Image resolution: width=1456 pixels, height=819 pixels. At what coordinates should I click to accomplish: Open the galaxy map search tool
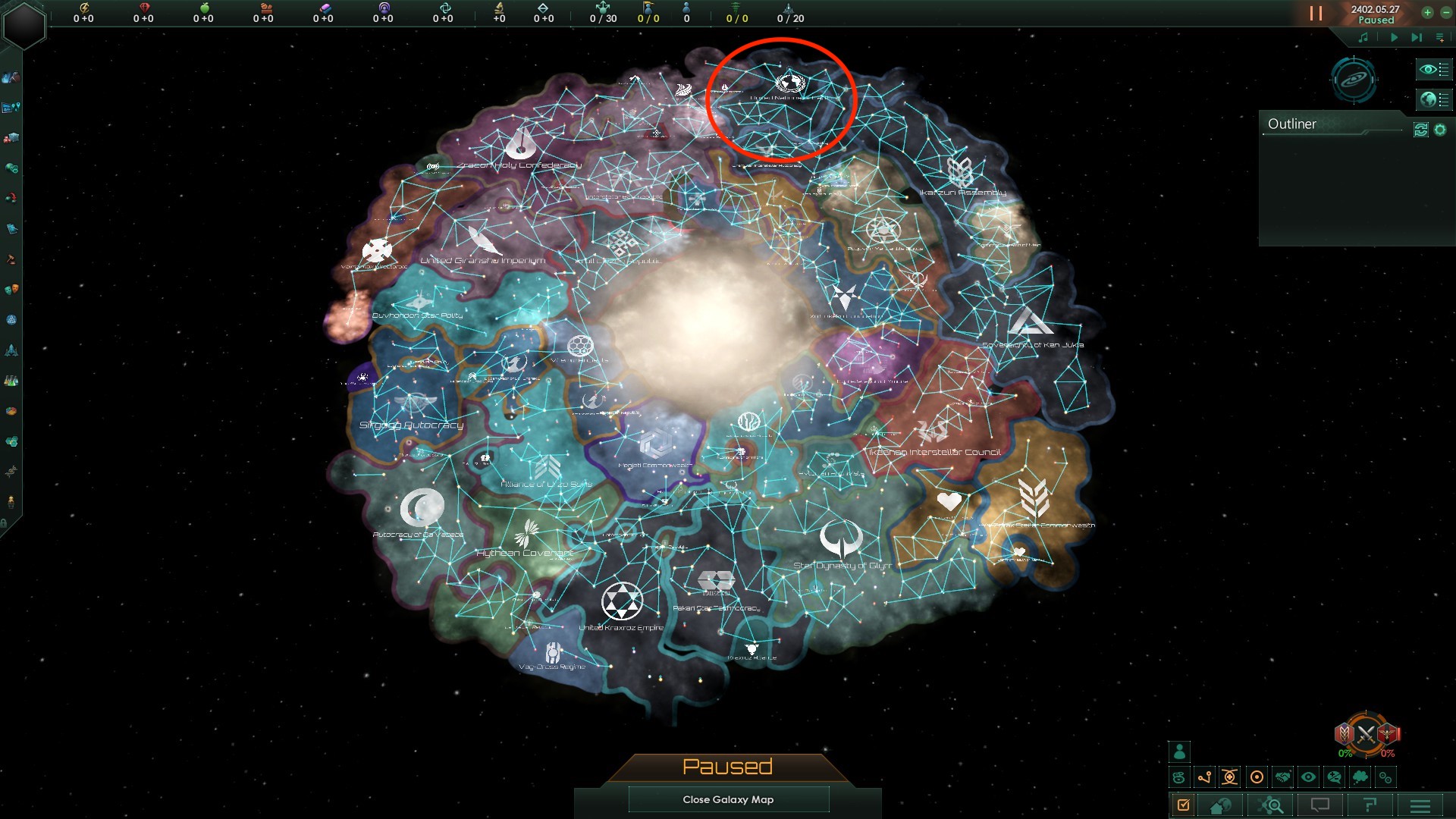[x=1269, y=805]
